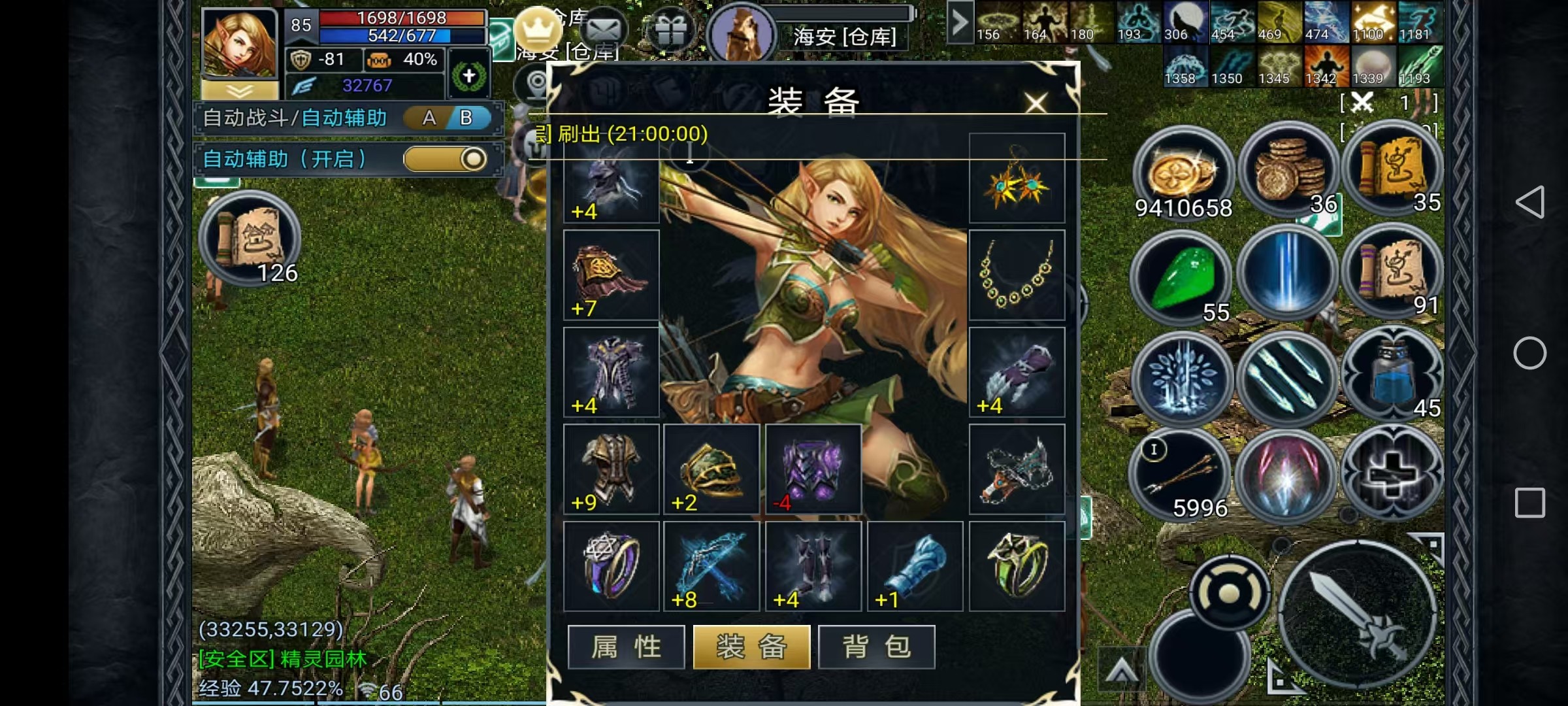Inspect the star-shaped earring slot
Image resolution: width=1568 pixels, height=706 pixels.
point(1017,178)
